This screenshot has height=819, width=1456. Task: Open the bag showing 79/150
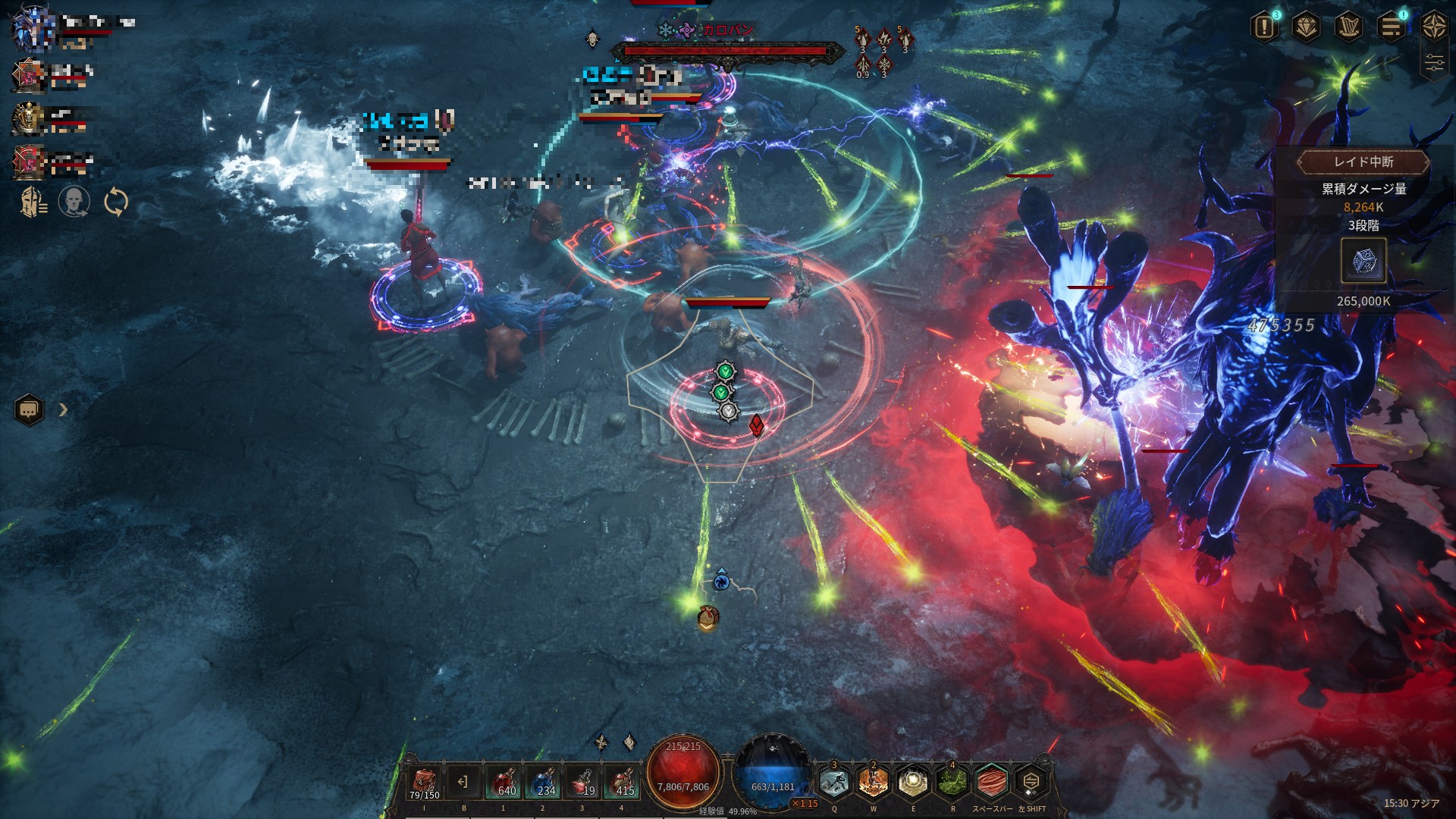[425, 782]
